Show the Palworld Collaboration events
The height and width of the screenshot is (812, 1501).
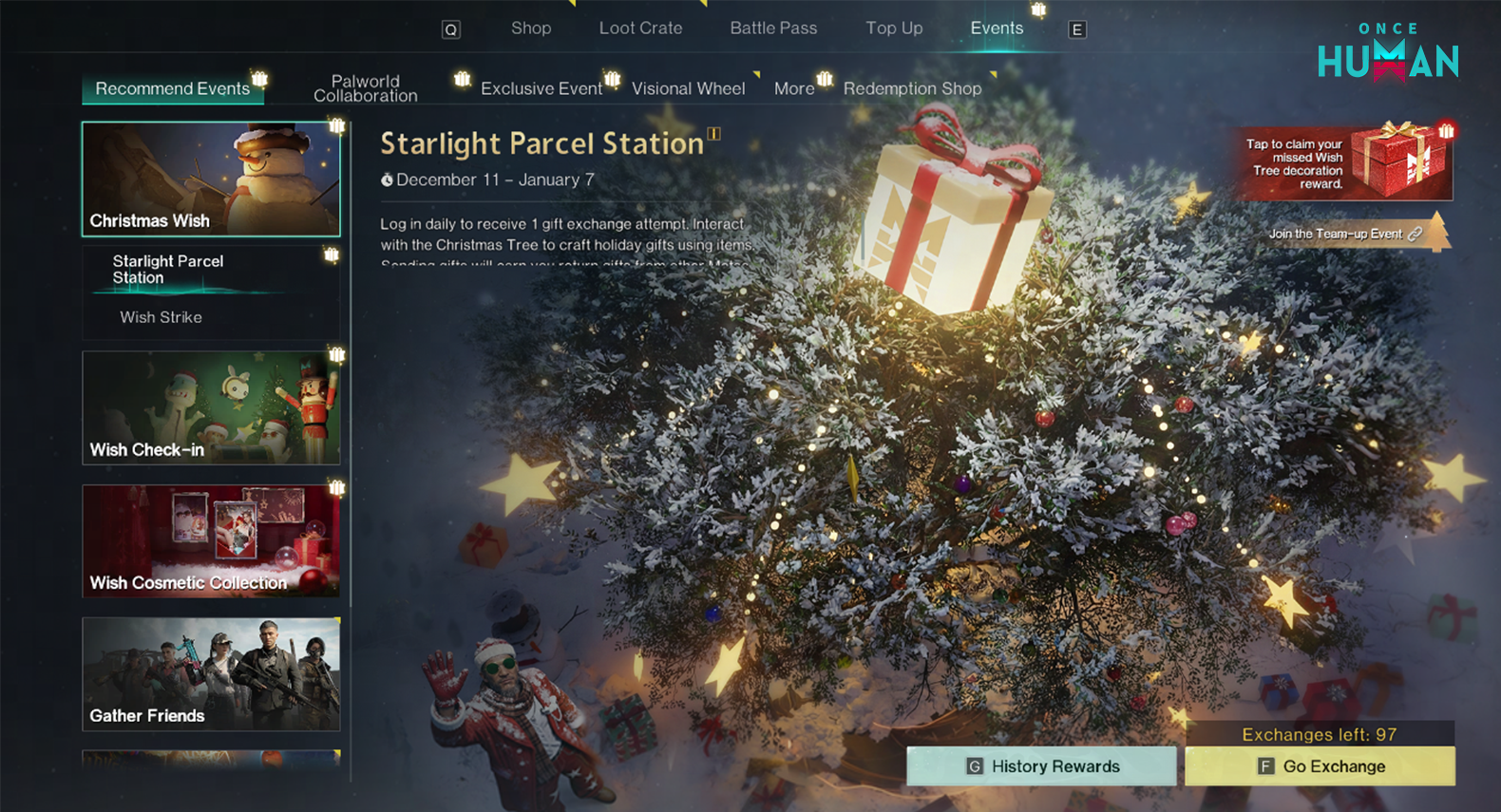pos(366,88)
